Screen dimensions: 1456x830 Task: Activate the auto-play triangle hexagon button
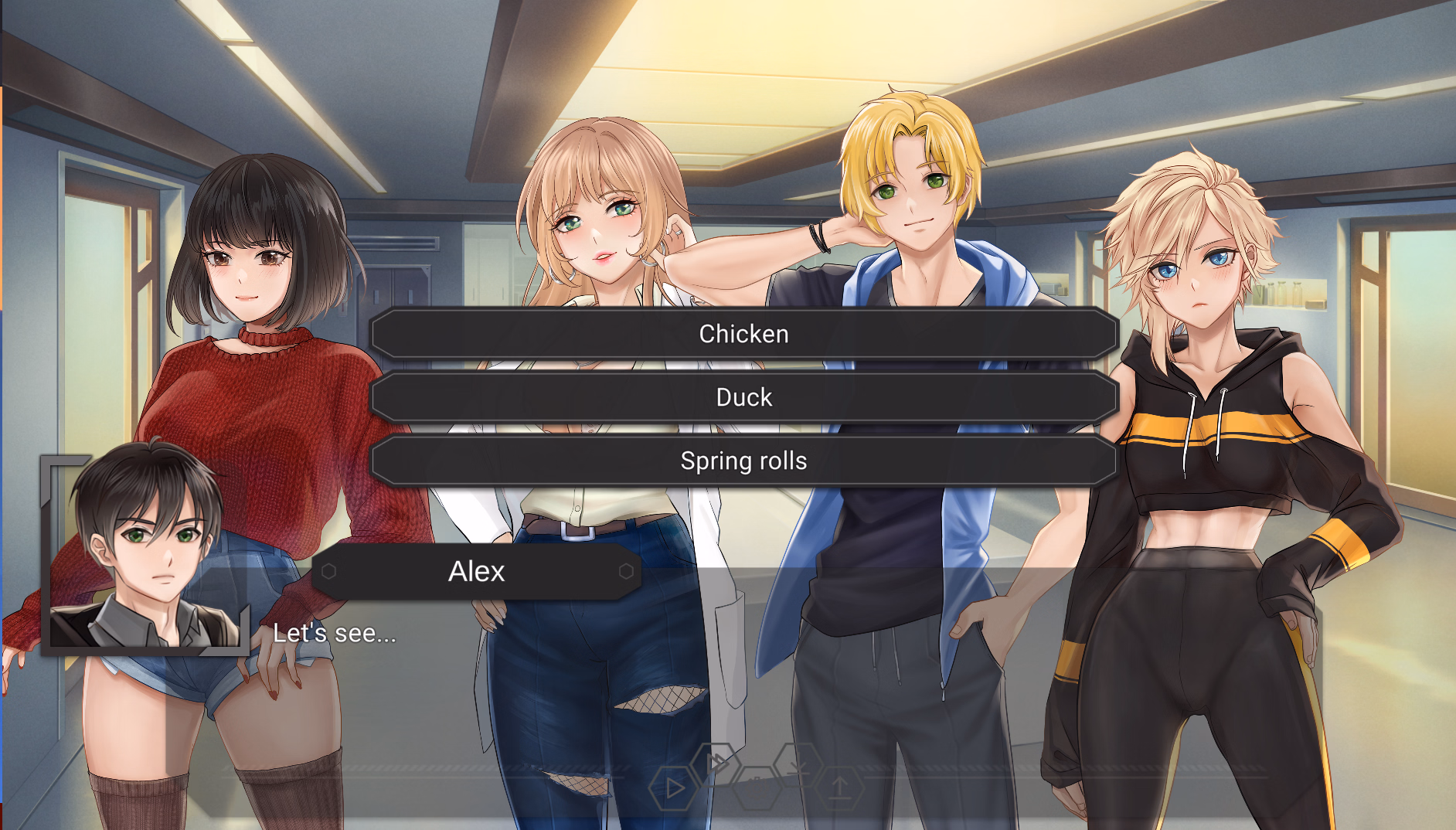click(x=673, y=788)
